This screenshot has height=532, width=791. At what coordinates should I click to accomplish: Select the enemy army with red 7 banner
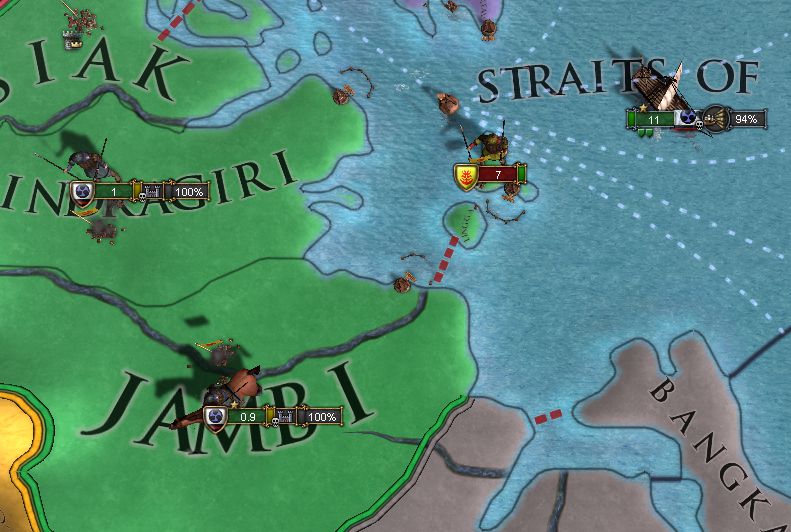click(490, 175)
